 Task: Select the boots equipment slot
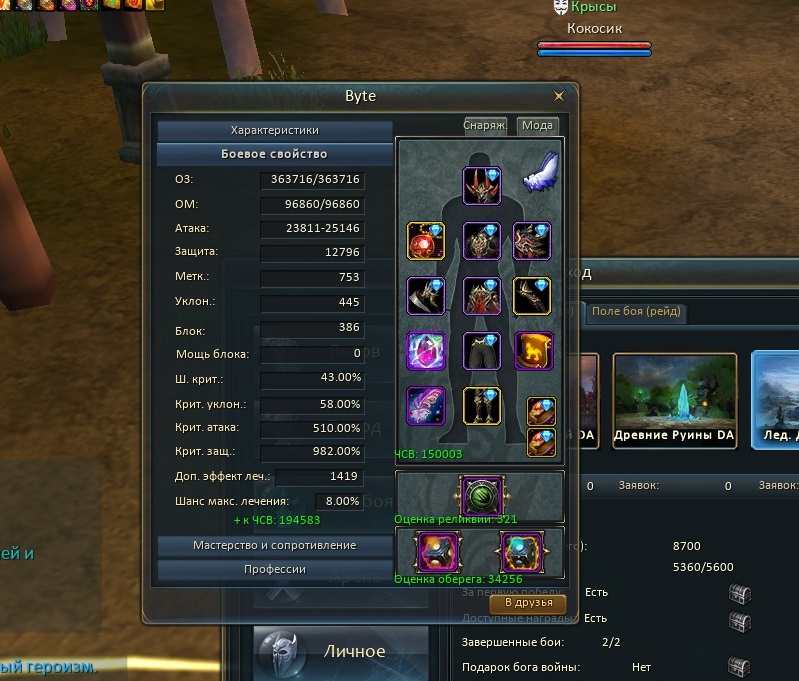[481, 406]
